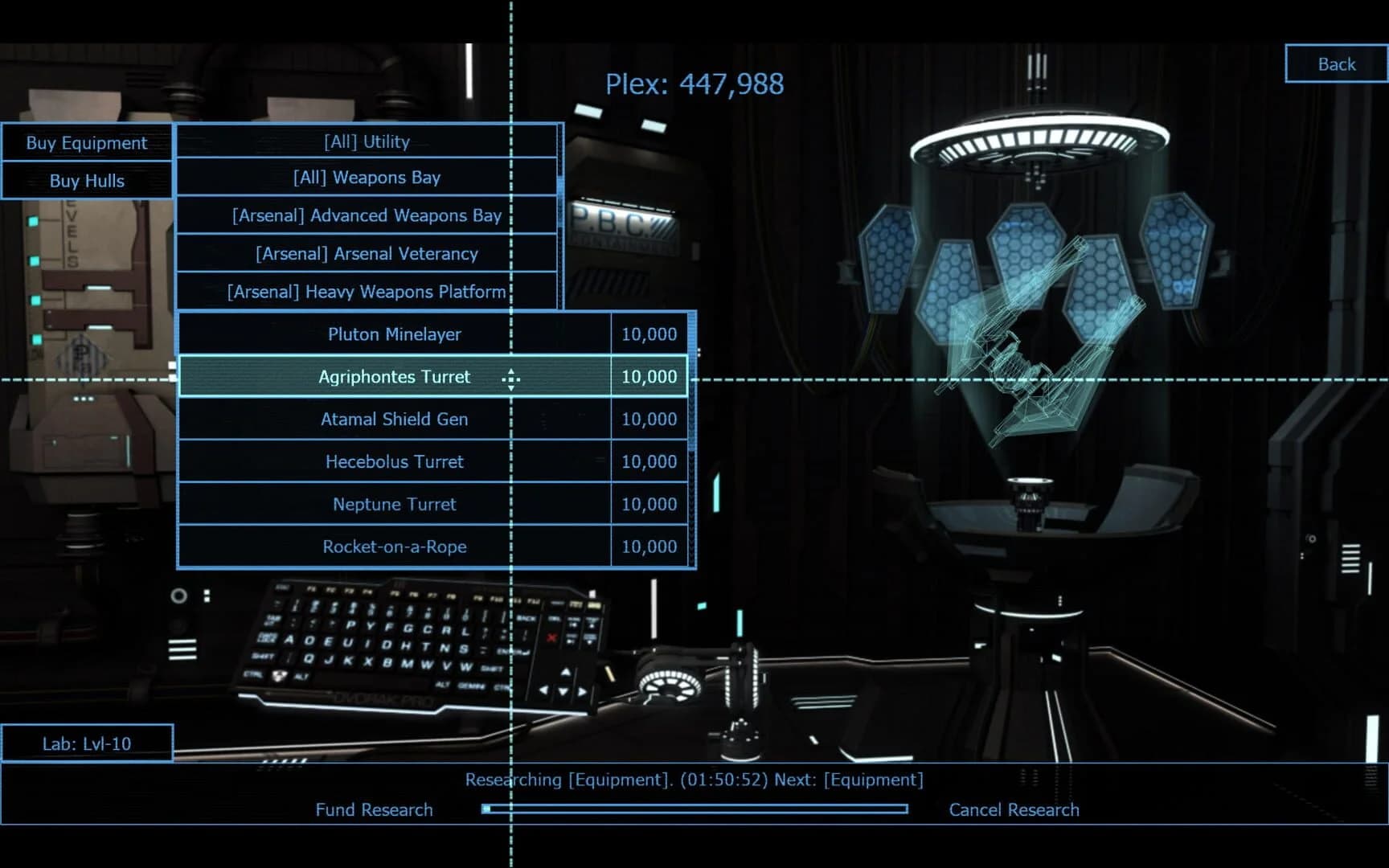The height and width of the screenshot is (868, 1389).
Task: Open the [All] Weapons Bay category
Action: [366, 177]
